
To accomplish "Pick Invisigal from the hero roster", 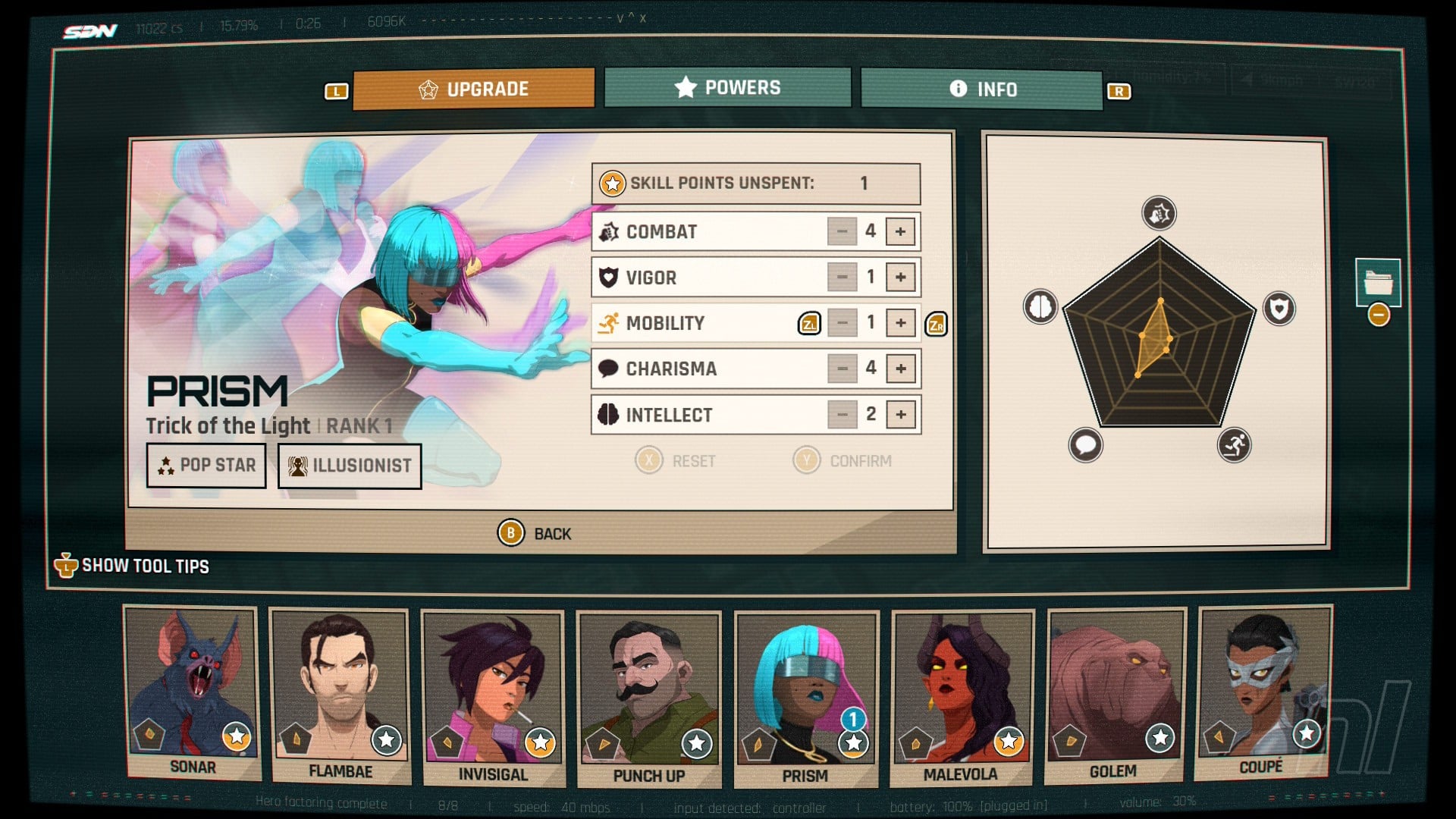I will (x=493, y=698).
